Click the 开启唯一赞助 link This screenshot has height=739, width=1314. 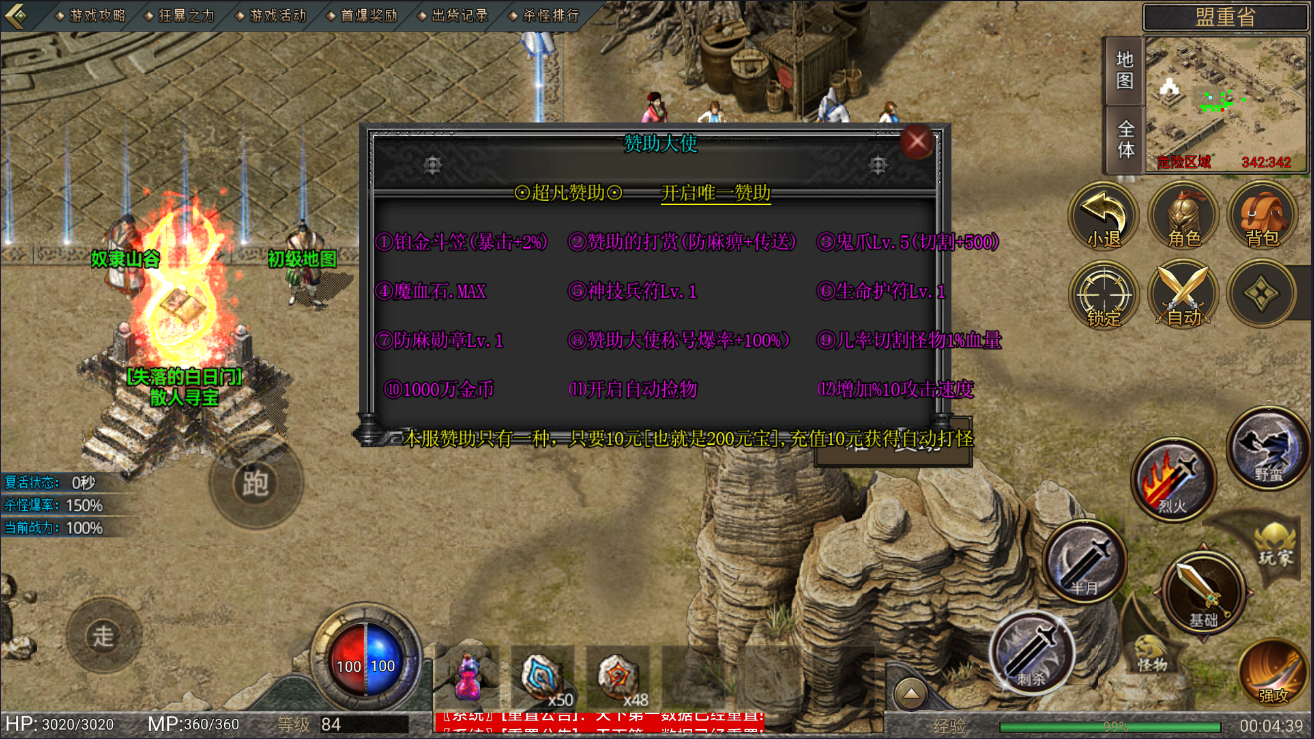click(x=716, y=193)
